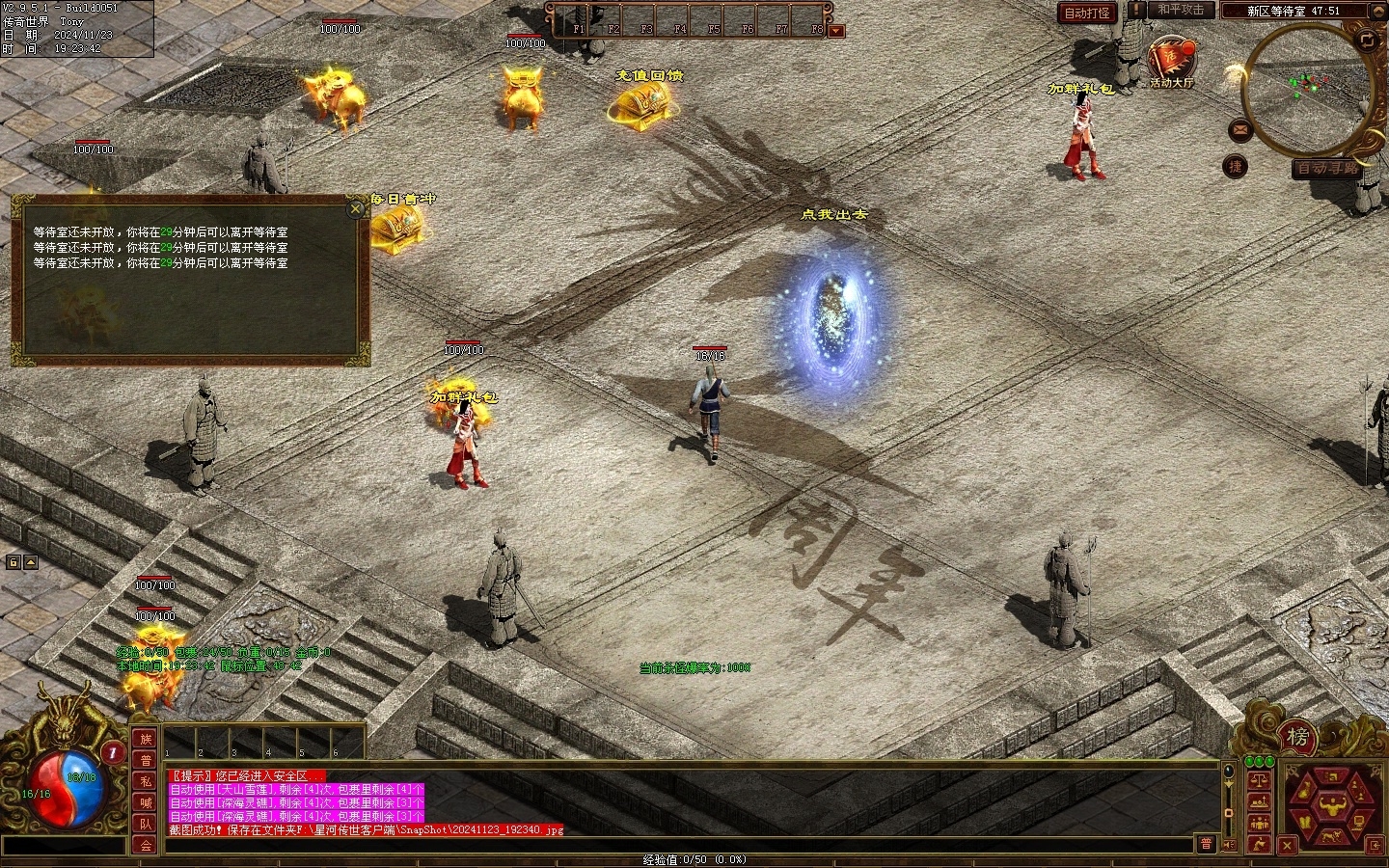The image size is (1389, 868).
Task: Open the 捷 shortcut button
Action: [x=1235, y=167]
